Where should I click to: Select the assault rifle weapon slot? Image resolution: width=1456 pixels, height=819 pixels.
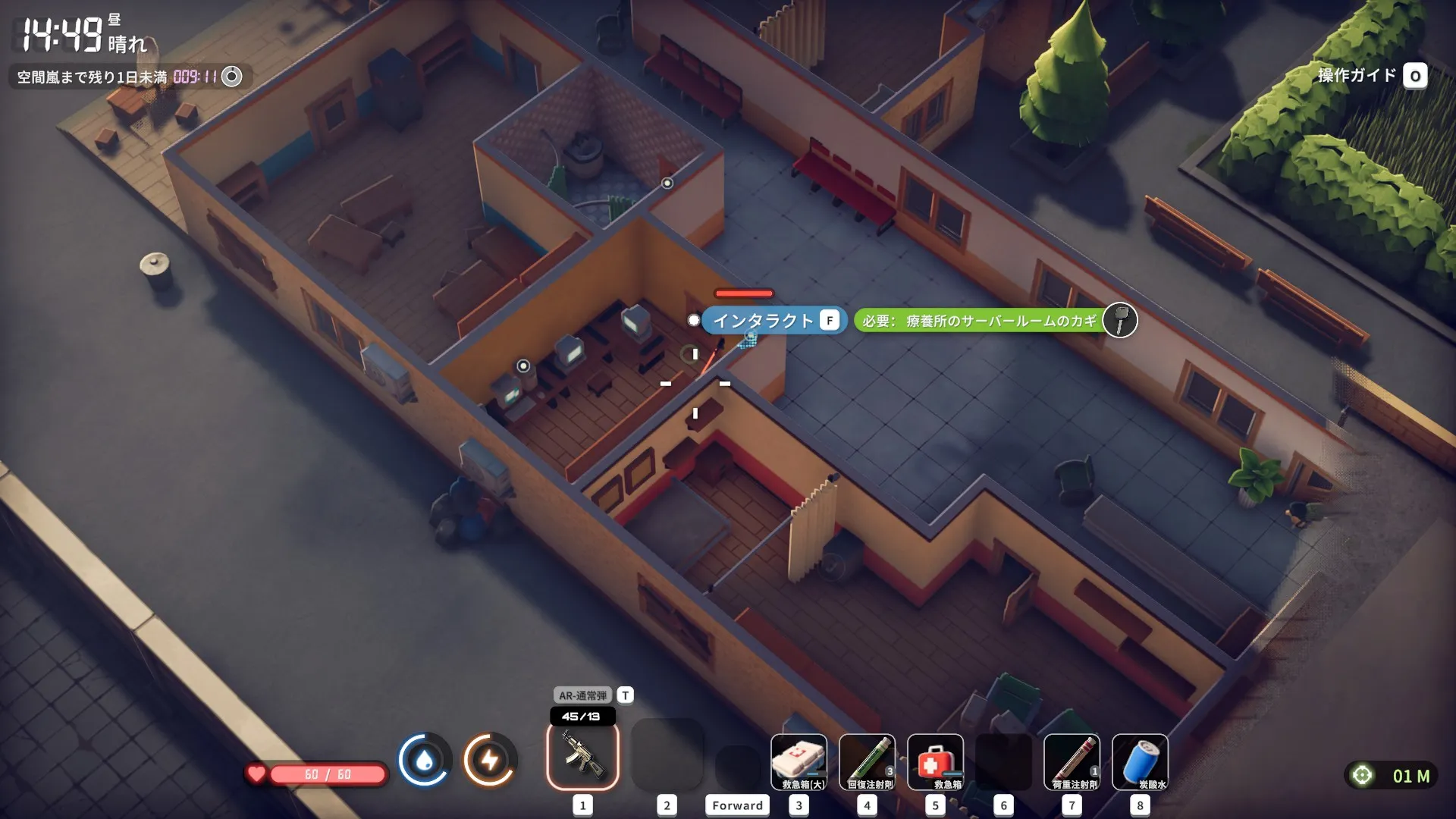click(582, 755)
